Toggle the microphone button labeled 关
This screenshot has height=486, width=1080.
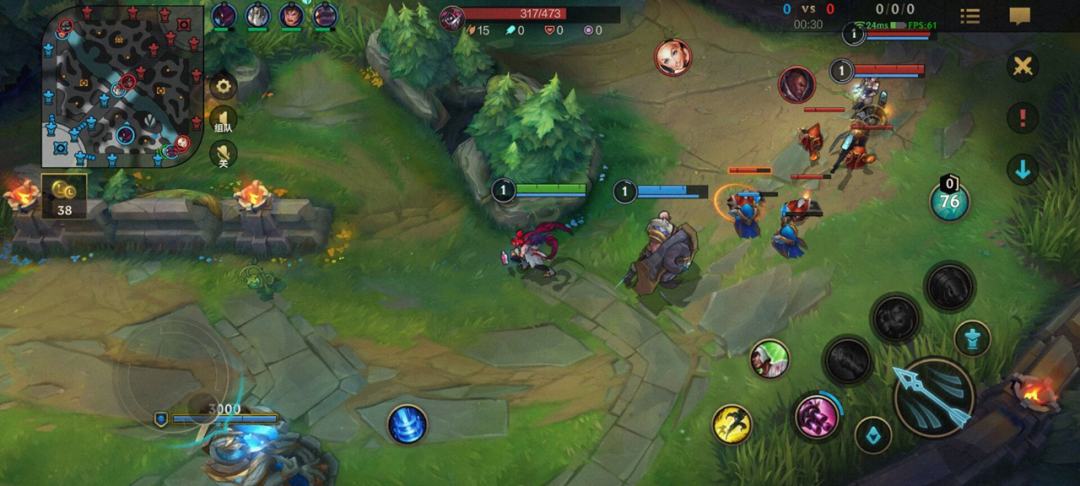[x=223, y=155]
